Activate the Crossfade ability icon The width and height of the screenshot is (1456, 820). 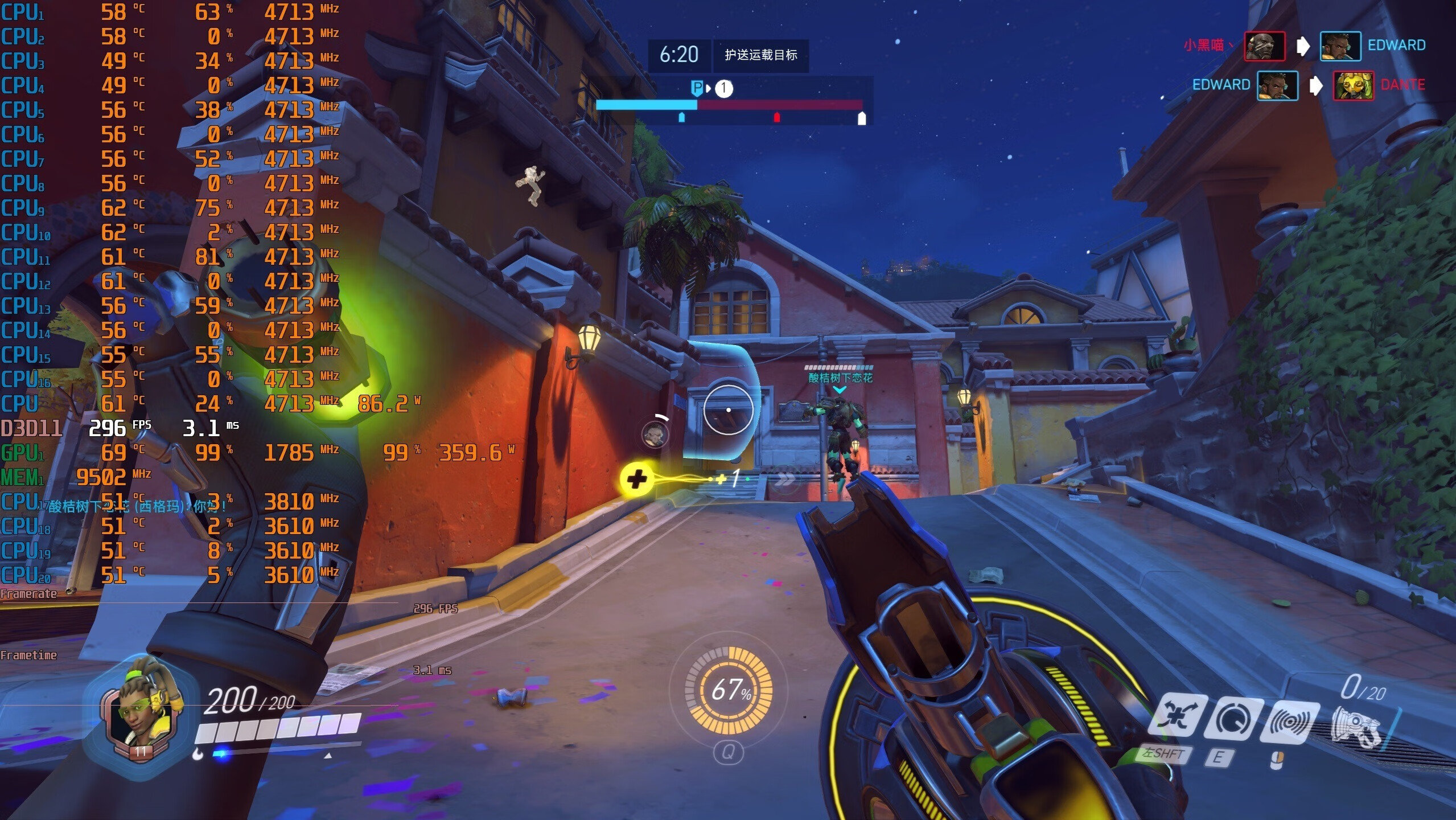(x=1177, y=720)
